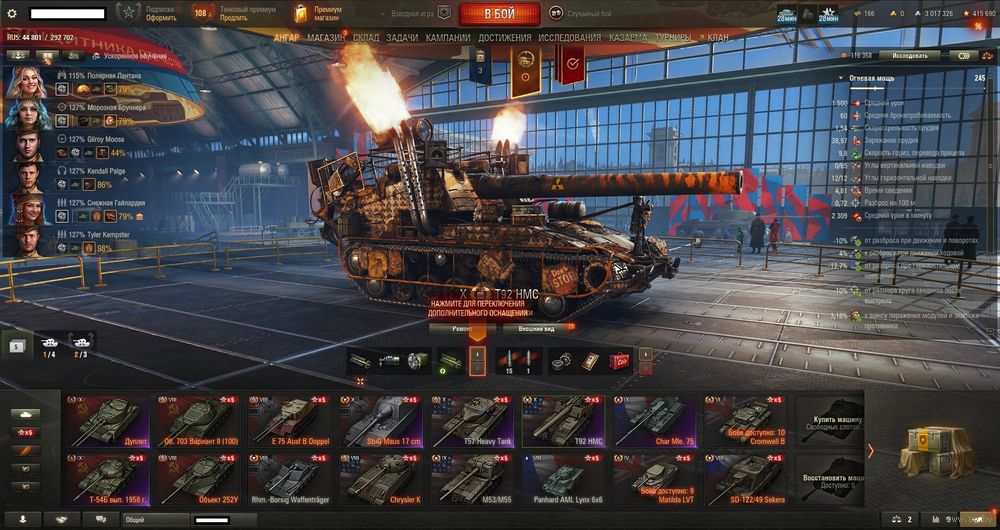
Task: Open the КАМПАНИИ tab
Action: pos(448,38)
